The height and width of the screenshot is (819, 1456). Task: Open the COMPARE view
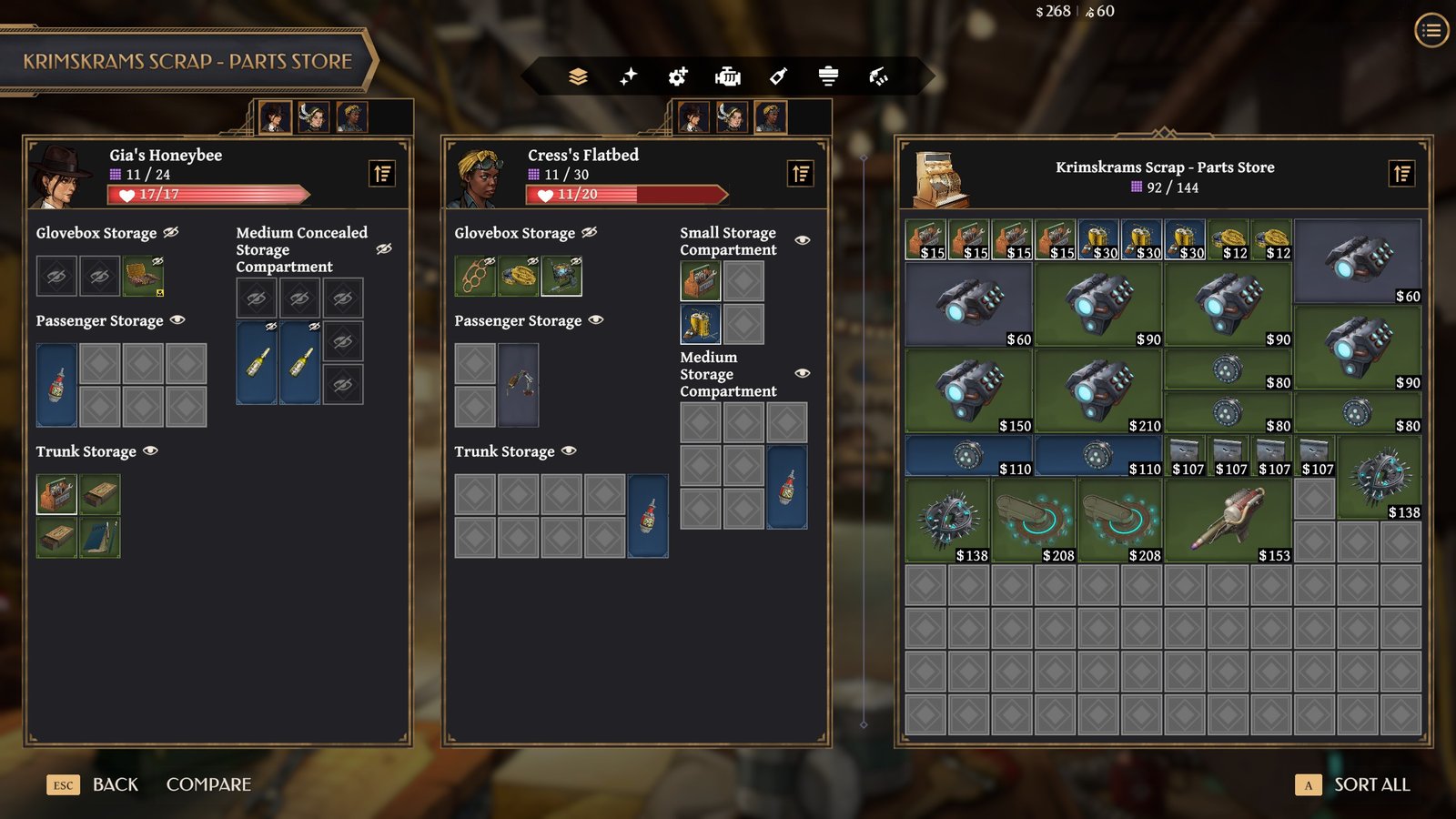[208, 784]
